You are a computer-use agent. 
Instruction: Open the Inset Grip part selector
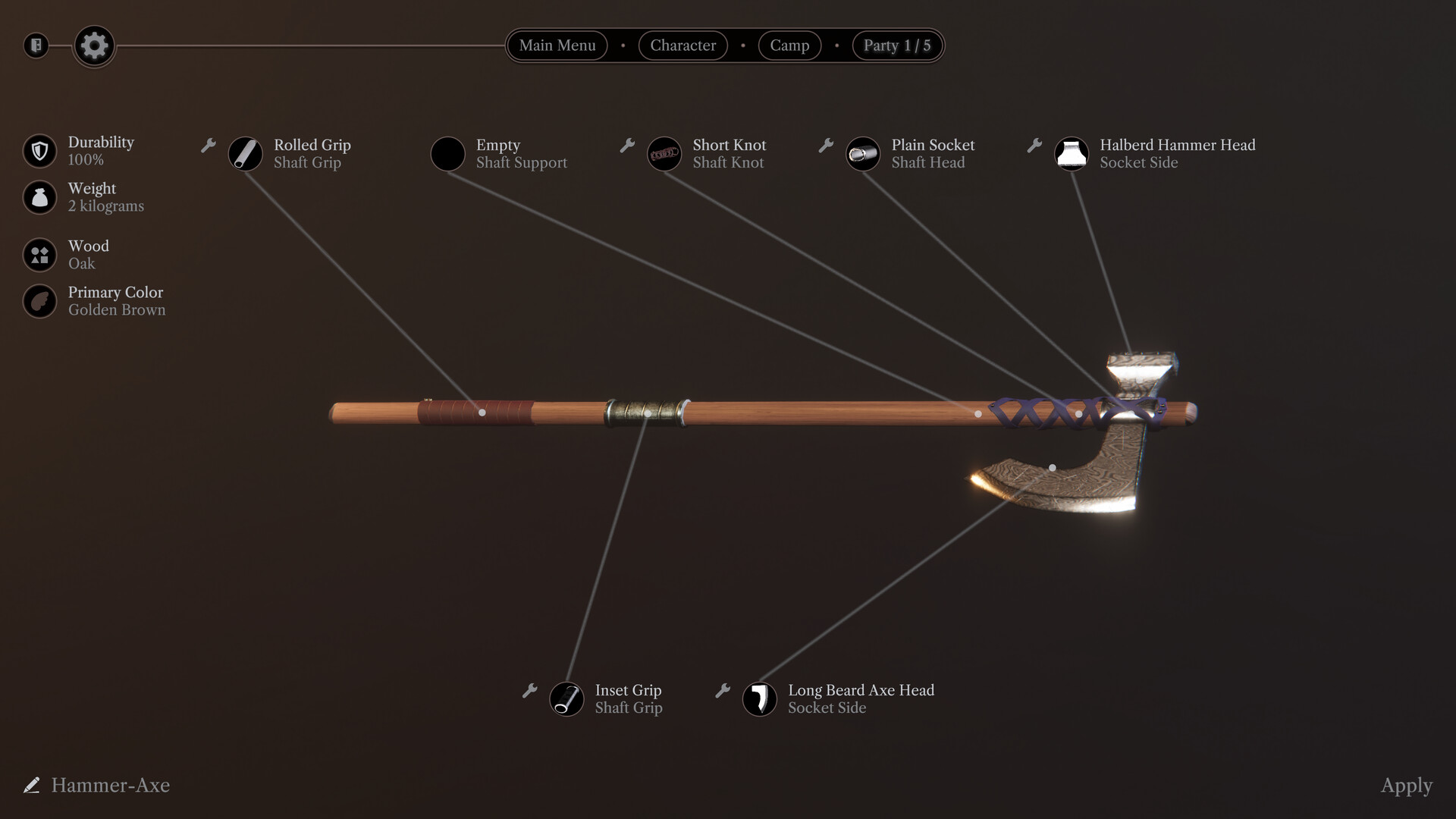(x=566, y=699)
